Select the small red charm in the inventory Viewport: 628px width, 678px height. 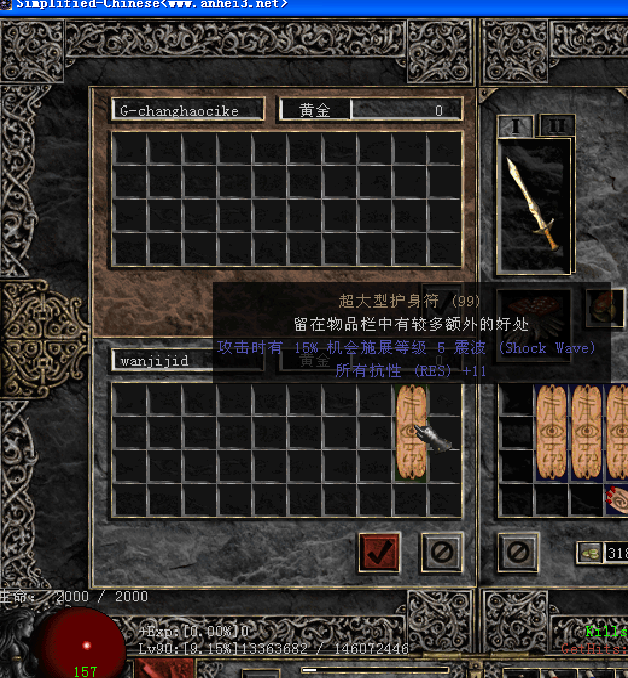coord(616,498)
